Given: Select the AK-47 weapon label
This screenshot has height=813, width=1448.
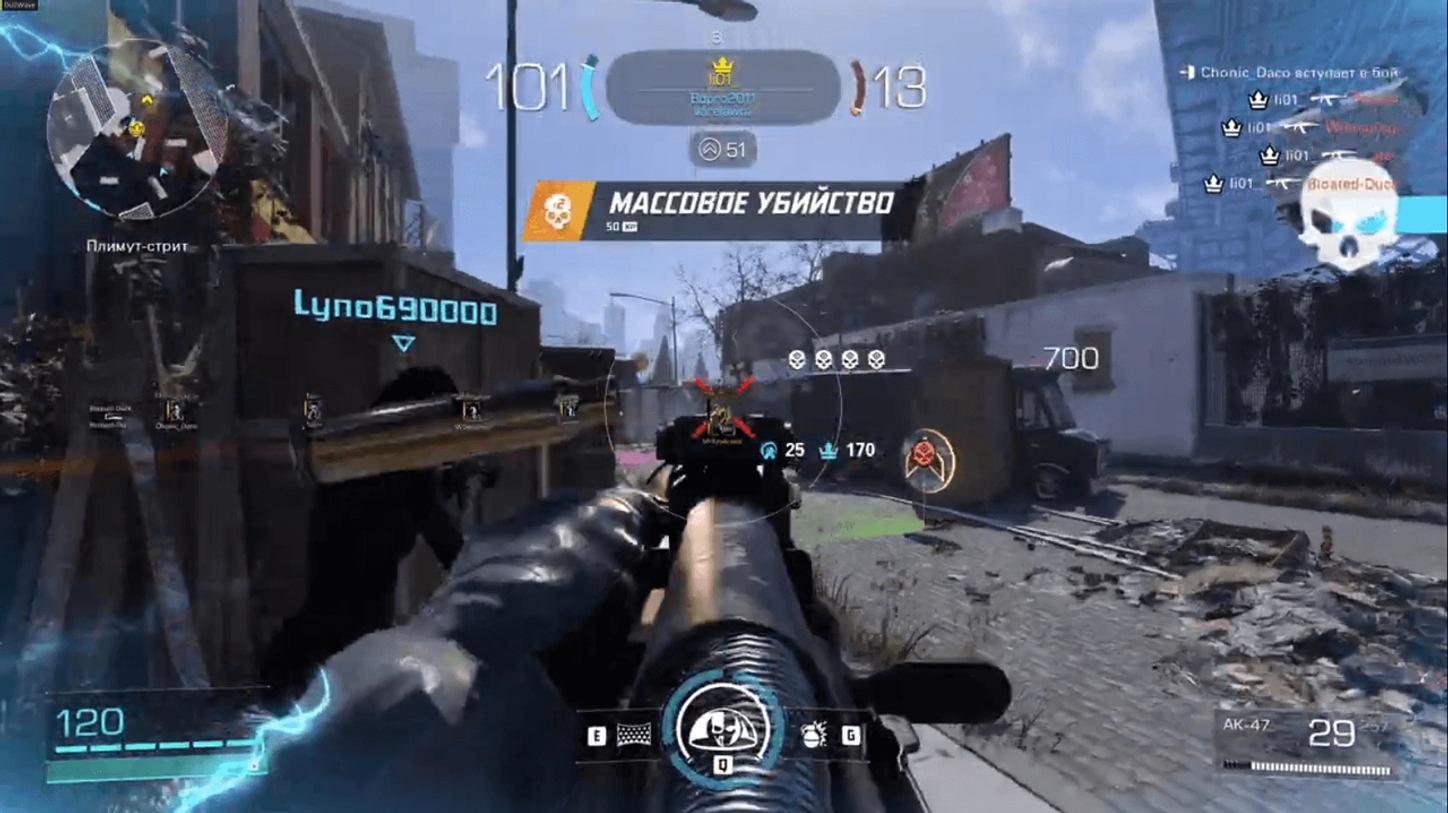Looking at the screenshot, I should [x=1246, y=726].
